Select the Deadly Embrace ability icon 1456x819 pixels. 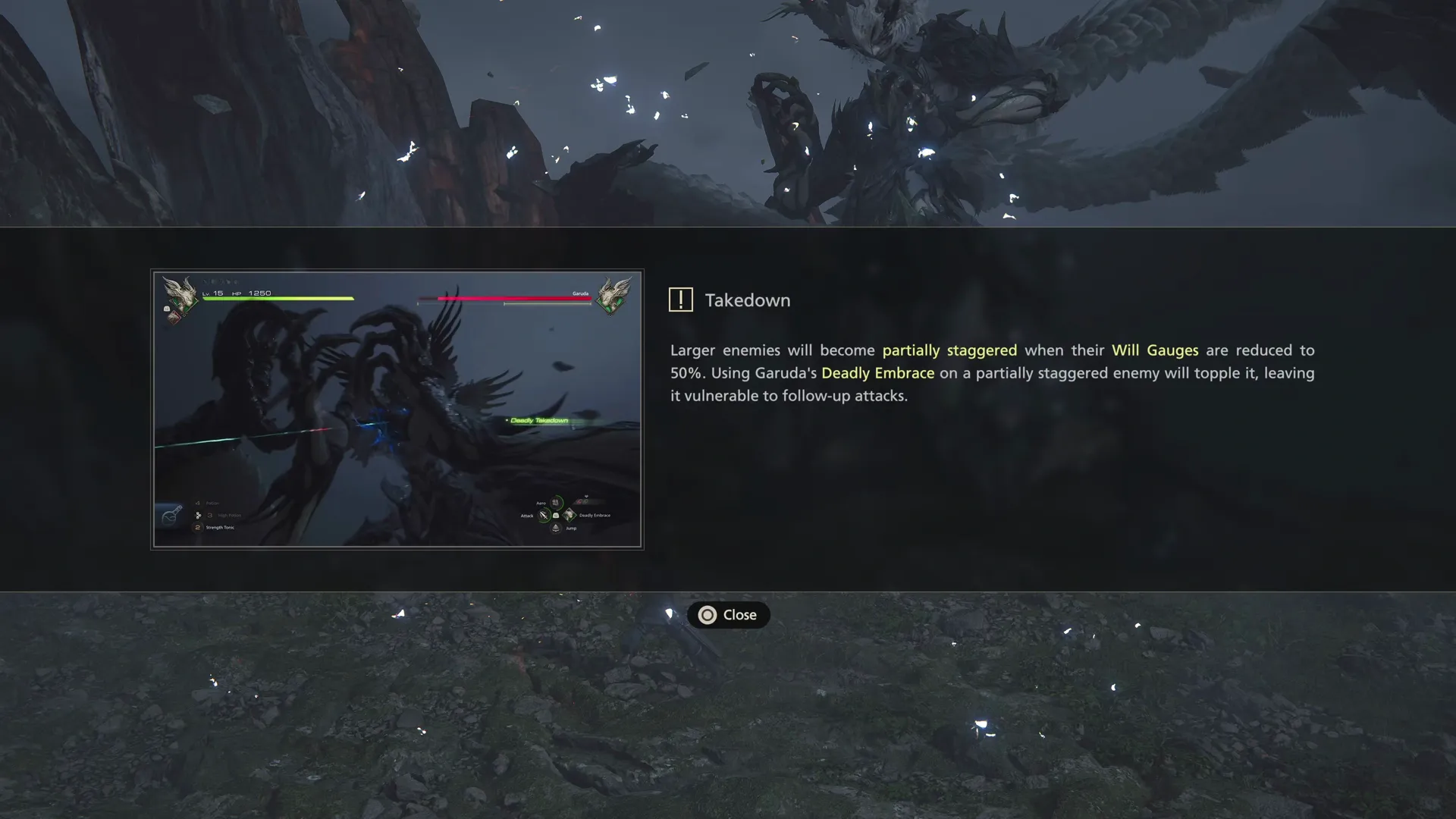click(x=570, y=516)
